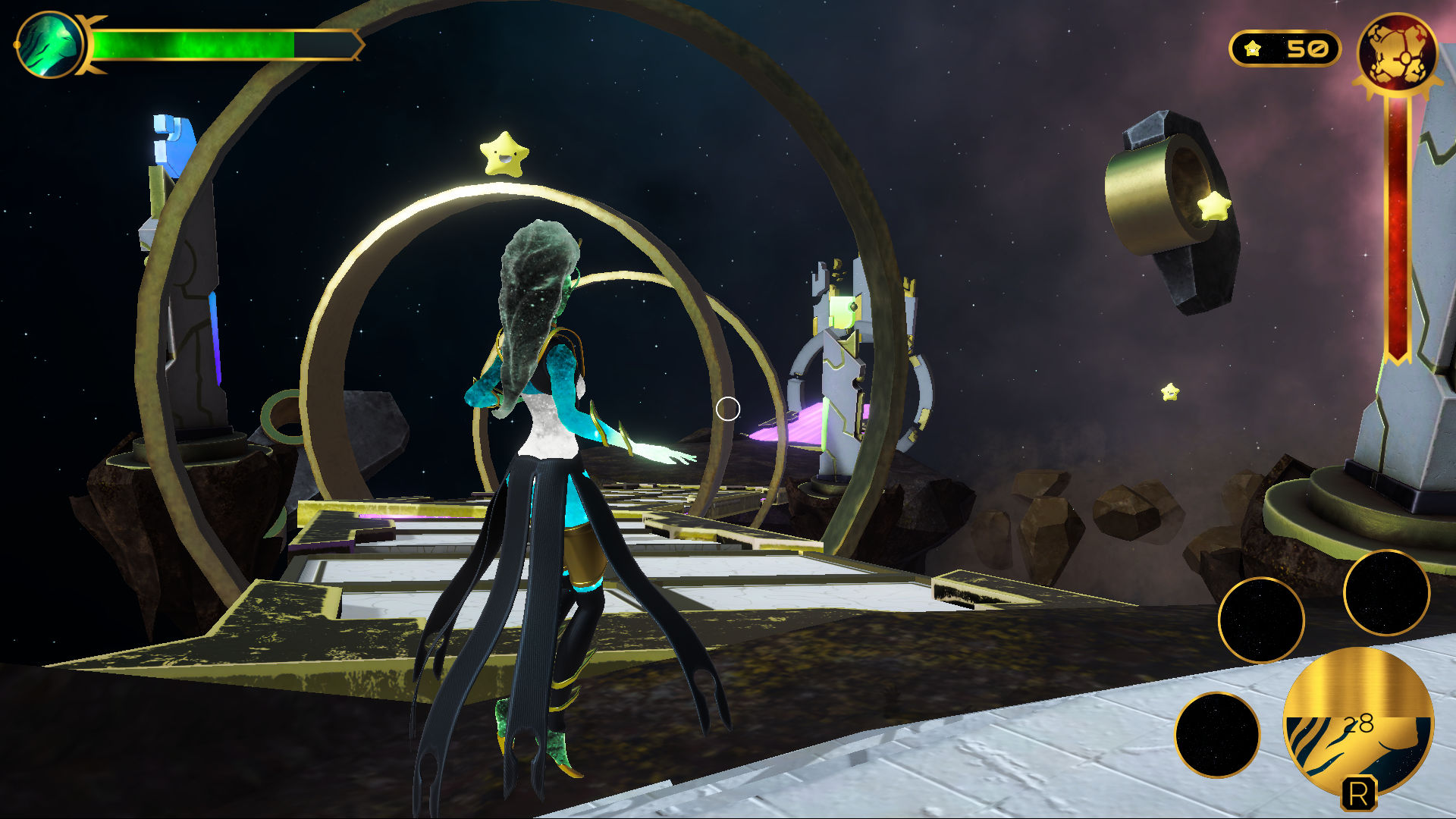Select the golden boss emblem icon
Image resolution: width=1456 pixels, height=819 pixels.
pos(1397,53)
